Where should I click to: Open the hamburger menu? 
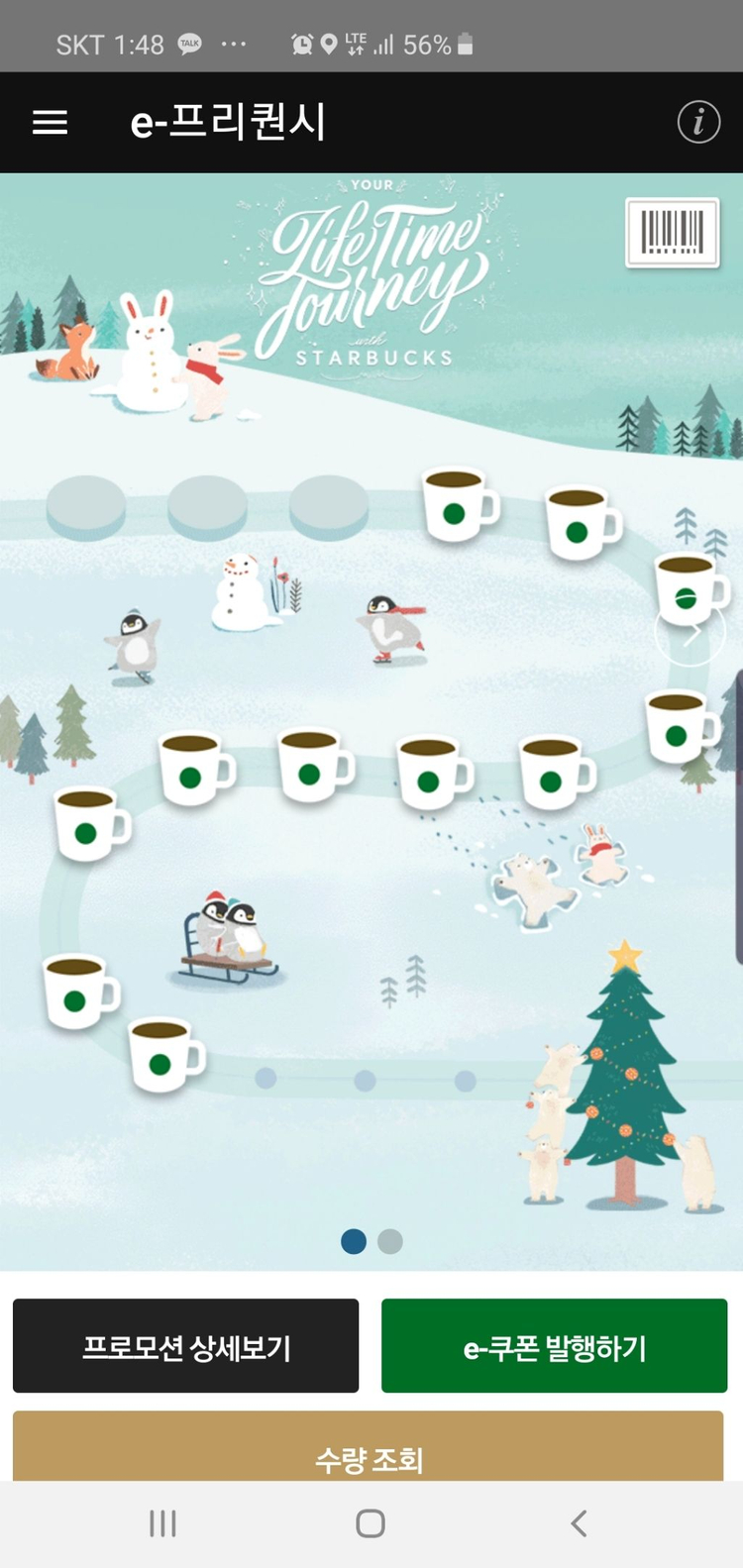click(x=51, y=123)
